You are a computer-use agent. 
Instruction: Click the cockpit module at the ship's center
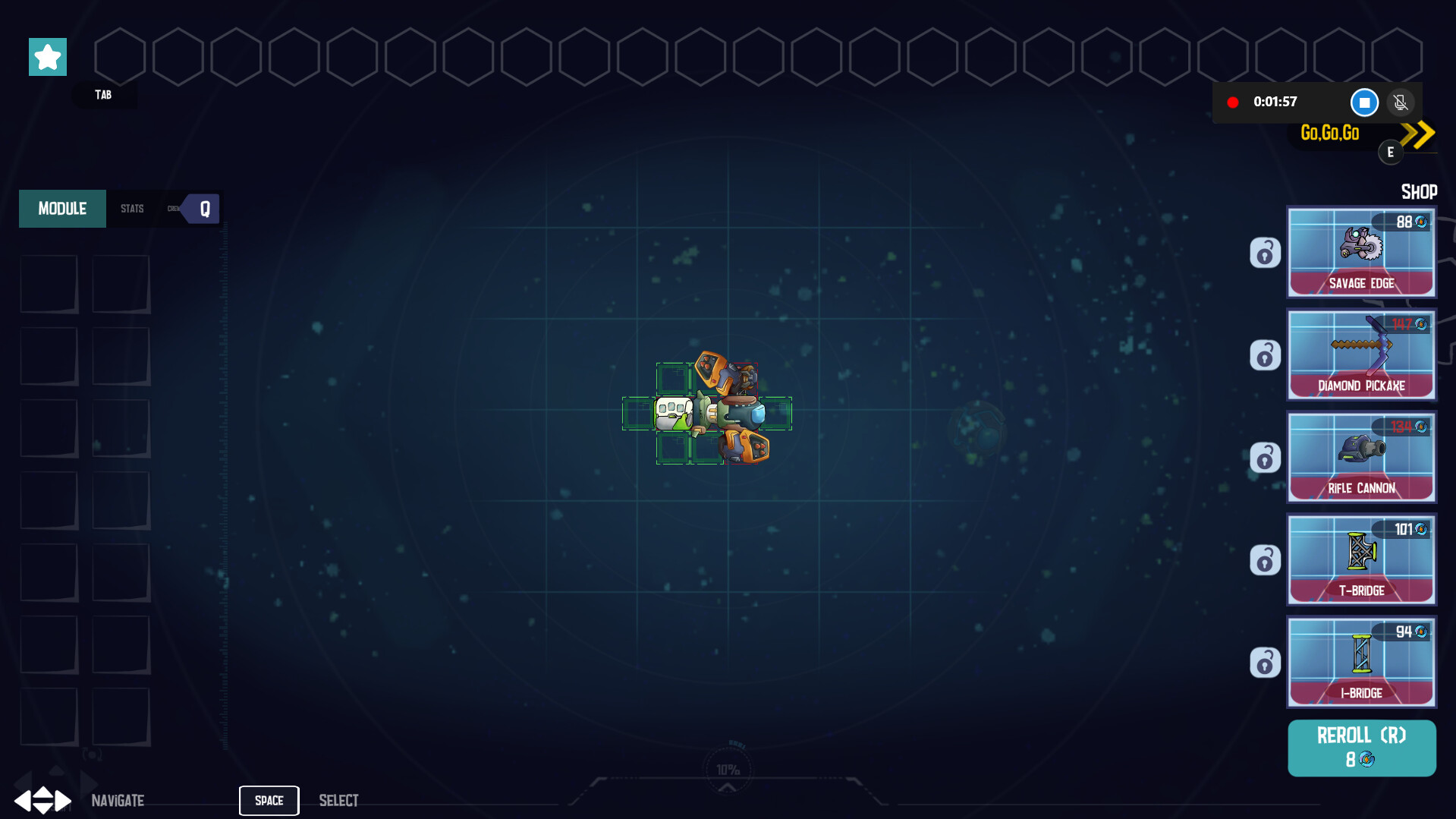[x=672, y=414]
